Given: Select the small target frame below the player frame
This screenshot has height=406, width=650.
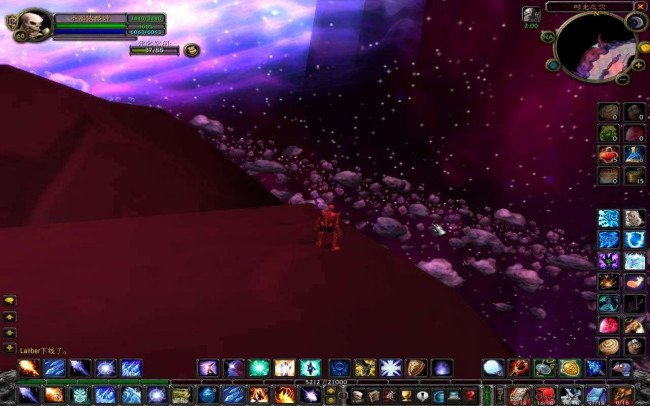Looking at the screenshot, I should (154, 49).
